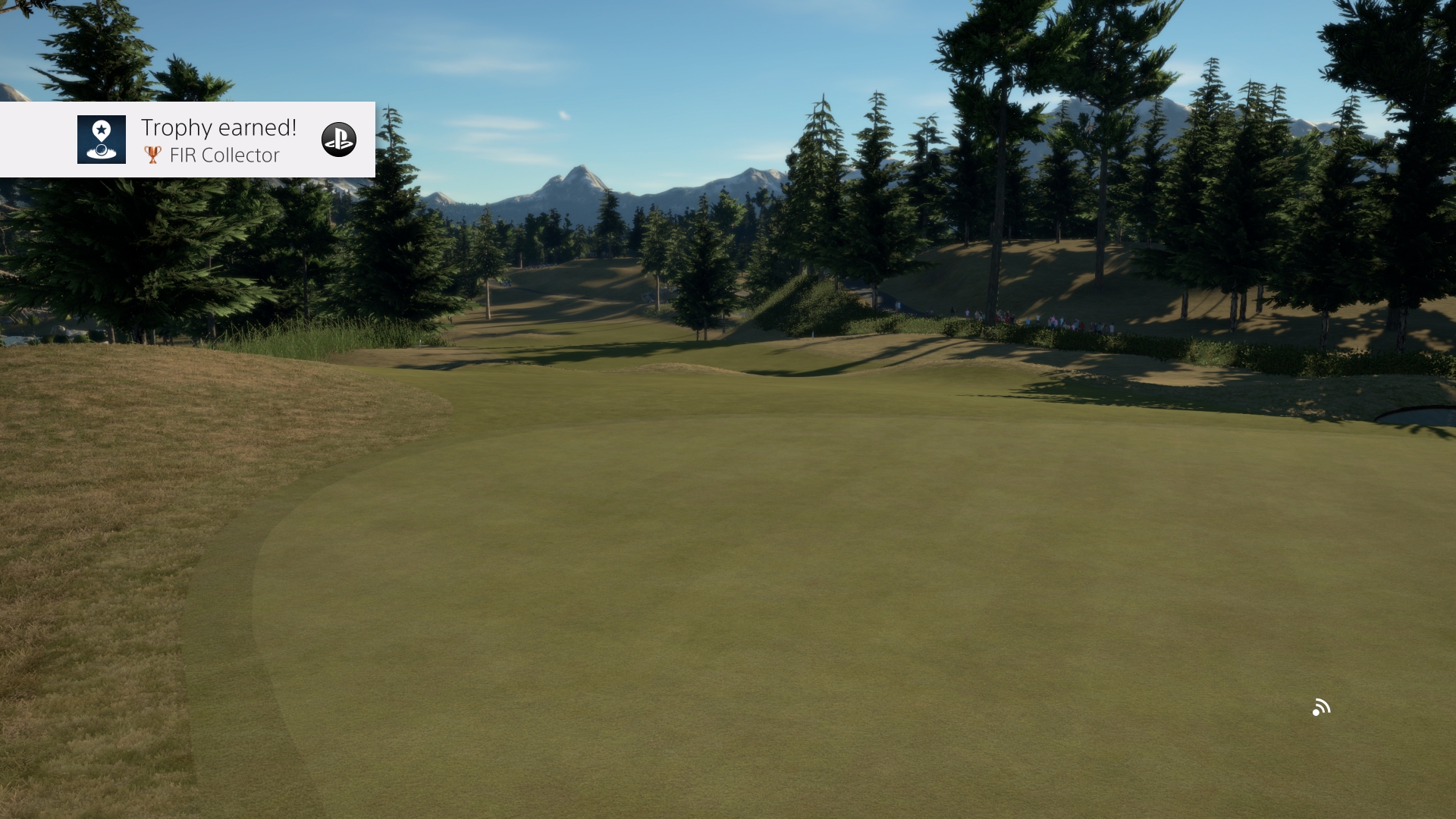The width and height of the screenshot is (1456, 819).
Task: Select the bronze tier trophy marker
Action: pyautogui.click(x=152, y=155)
